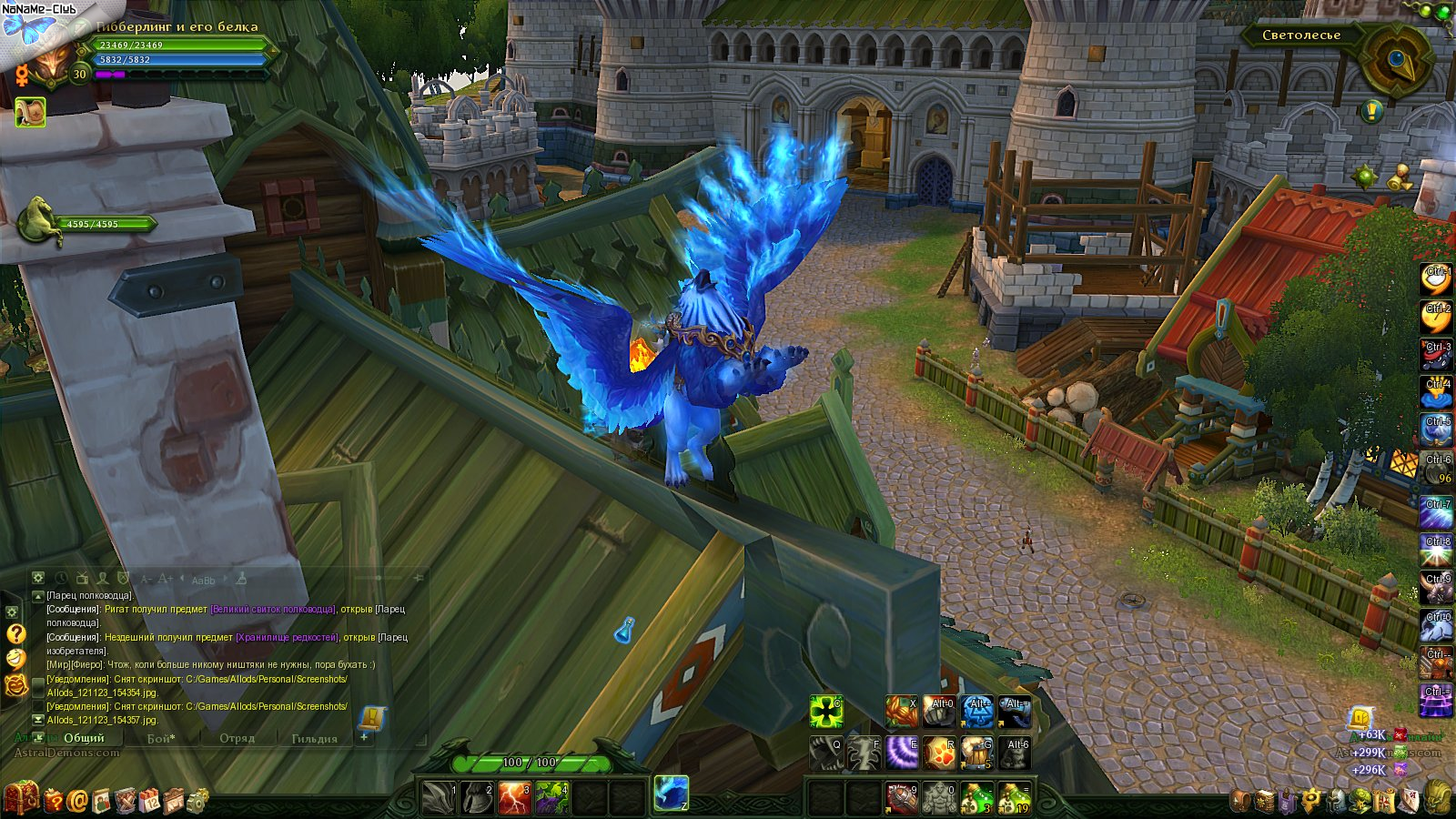Trigger the blue swirl ability bound to Z
Screen dimensions: 1456x819
pos(672,793)
